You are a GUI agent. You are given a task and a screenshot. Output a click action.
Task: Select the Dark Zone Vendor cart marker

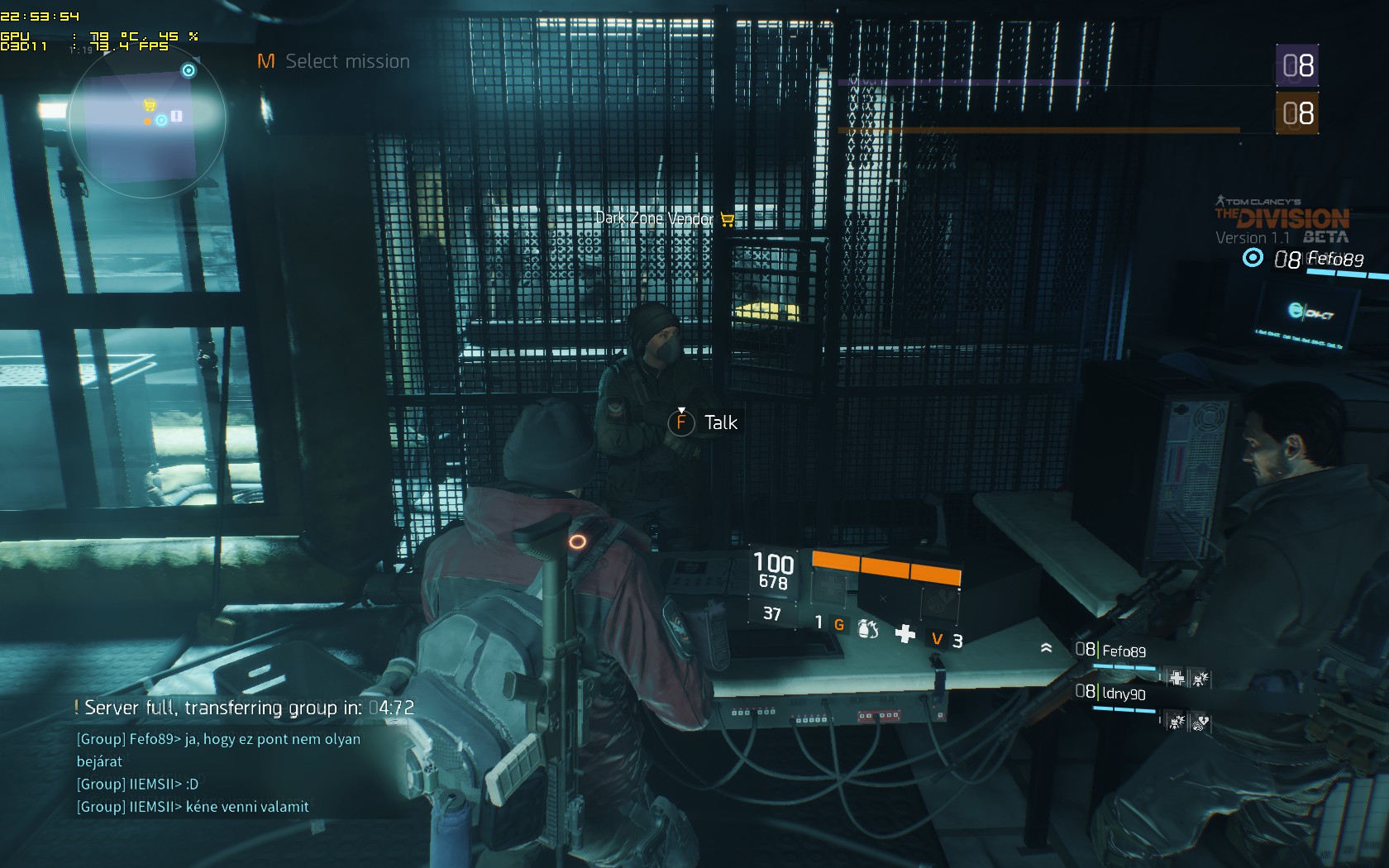[728, 219]
